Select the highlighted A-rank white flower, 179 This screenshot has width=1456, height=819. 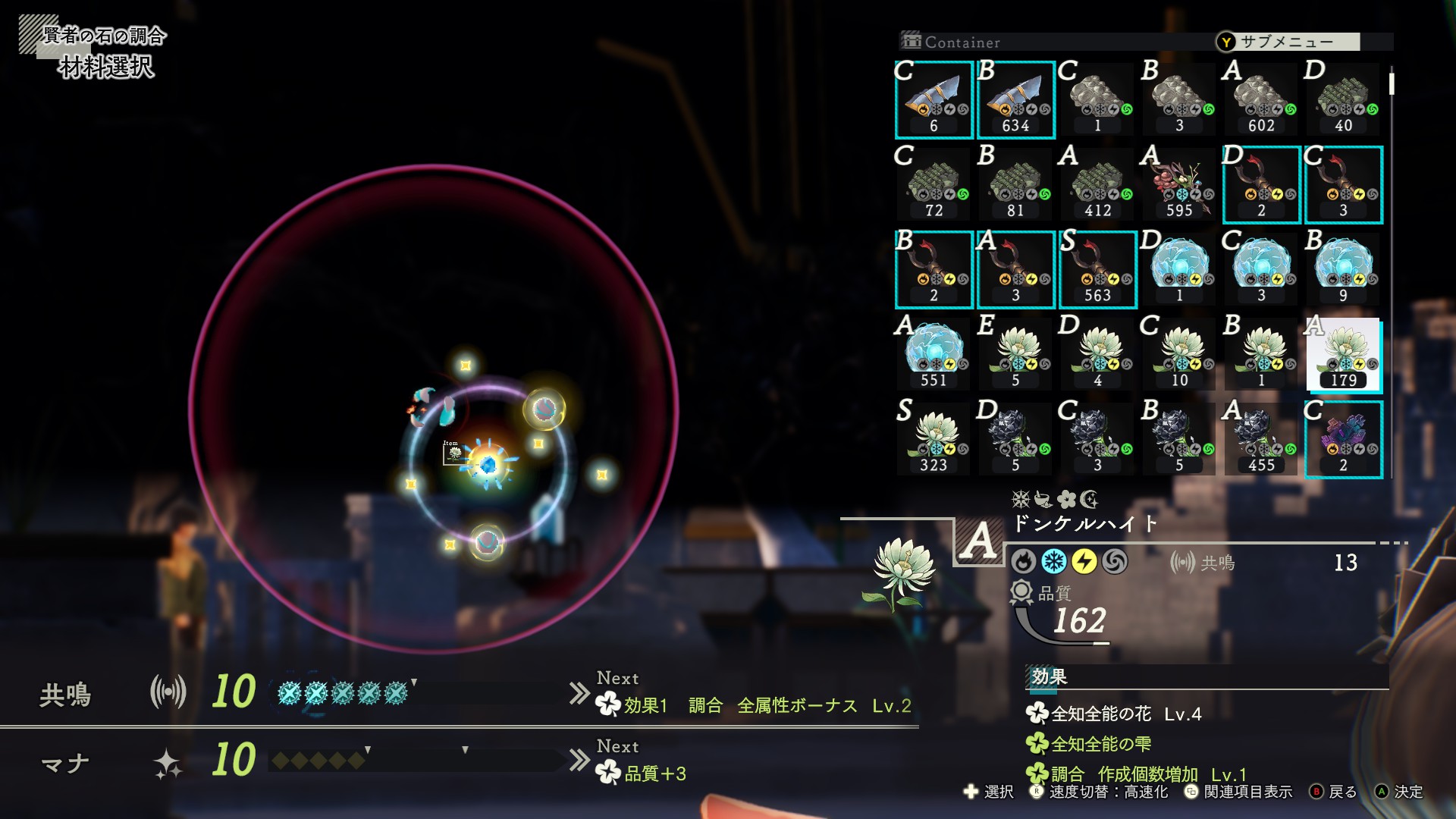pos(1344,355)
